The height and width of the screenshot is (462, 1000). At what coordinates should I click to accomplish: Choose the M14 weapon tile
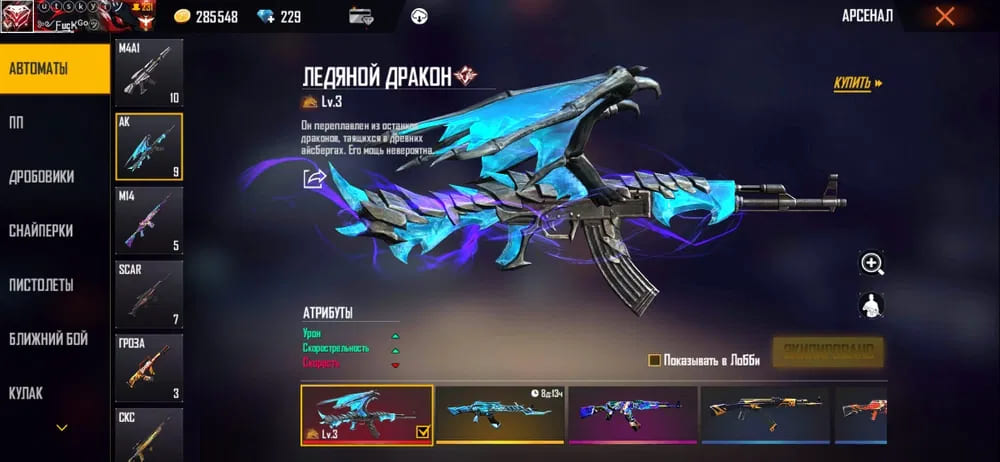click(149, 220)
